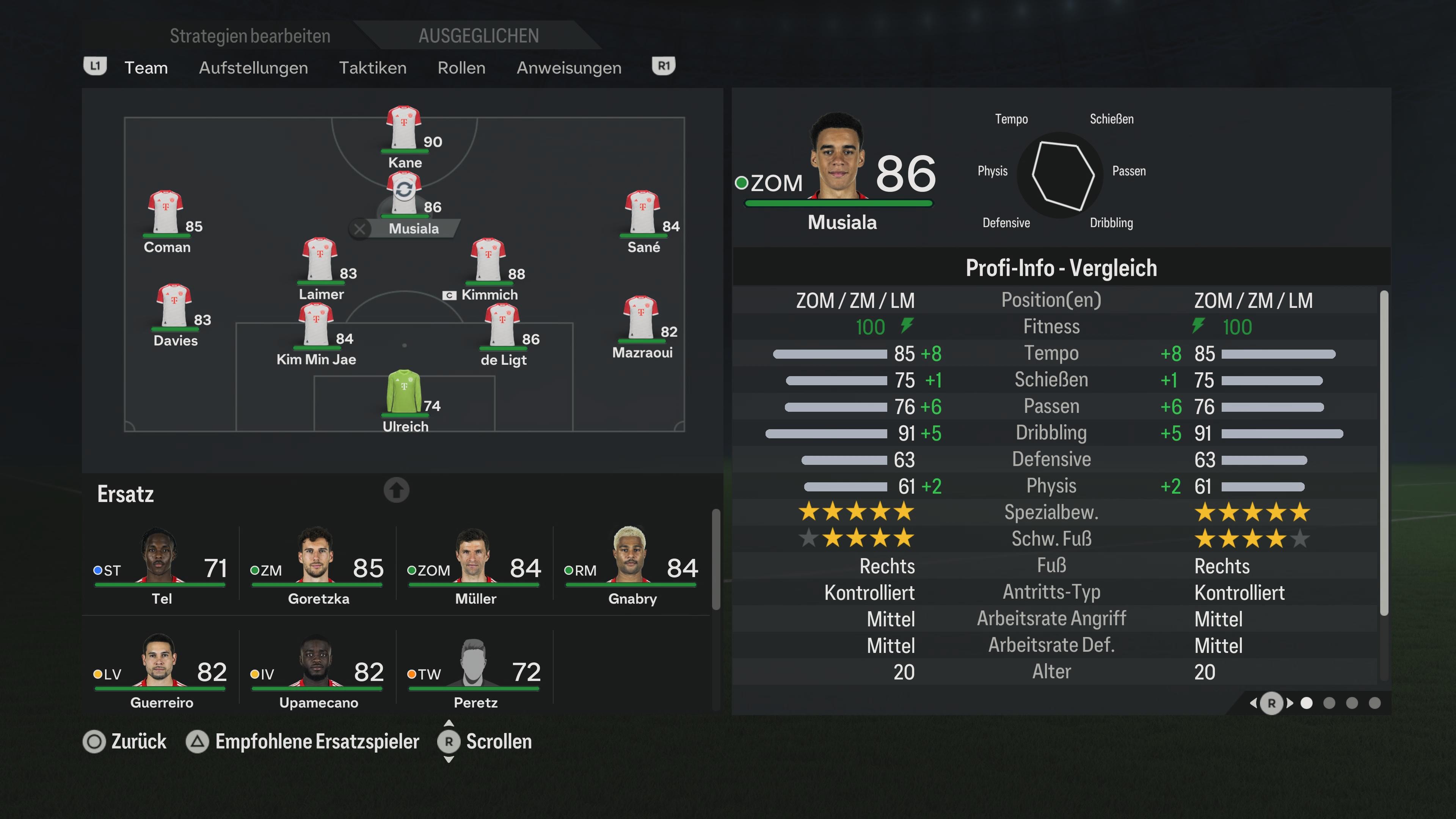Switch to the Aufstellungen tab
1456x819 pixels.
point(253,68)
